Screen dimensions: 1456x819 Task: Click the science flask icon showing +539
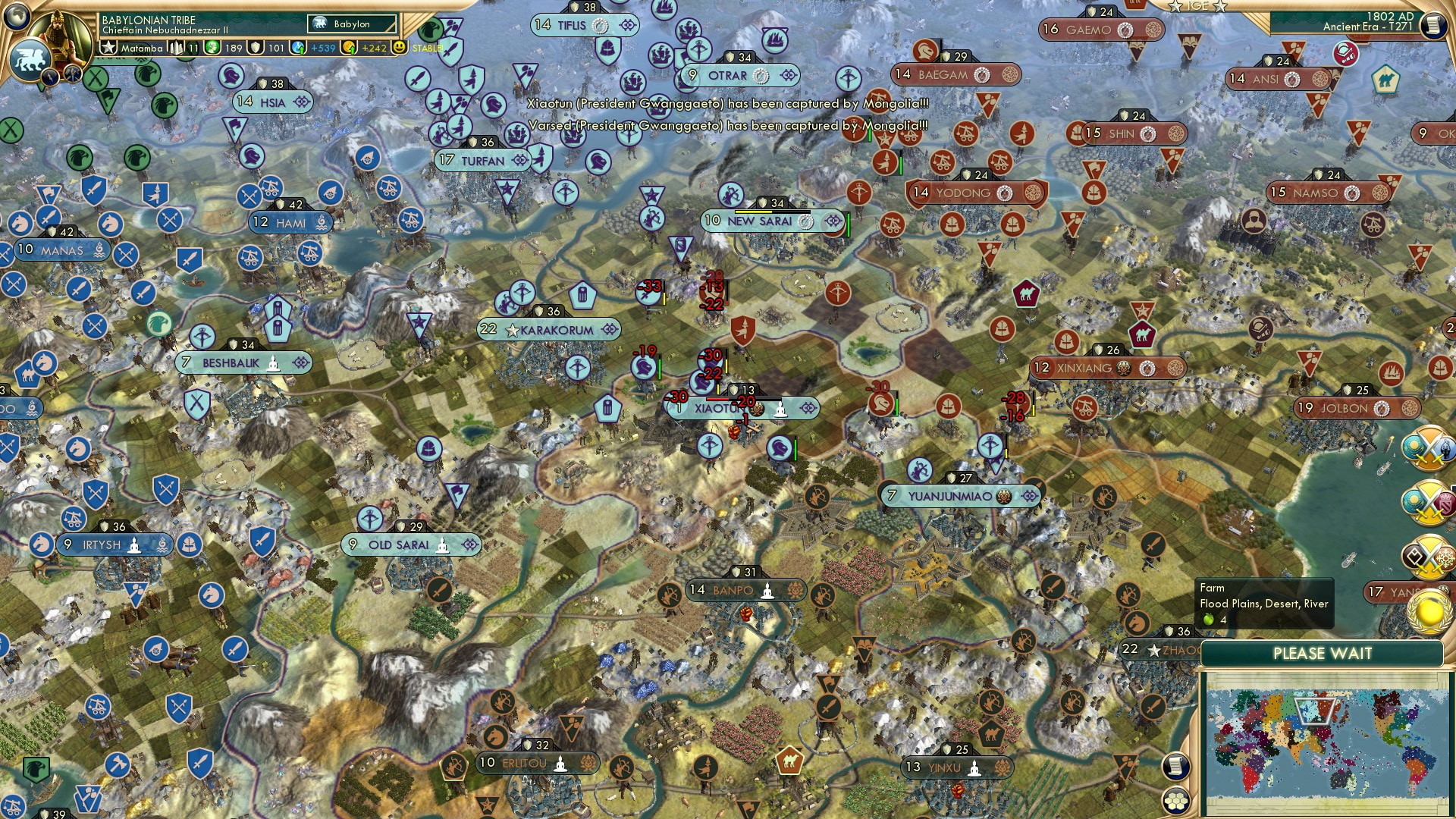pyautogui.click(x=296, y=47)
